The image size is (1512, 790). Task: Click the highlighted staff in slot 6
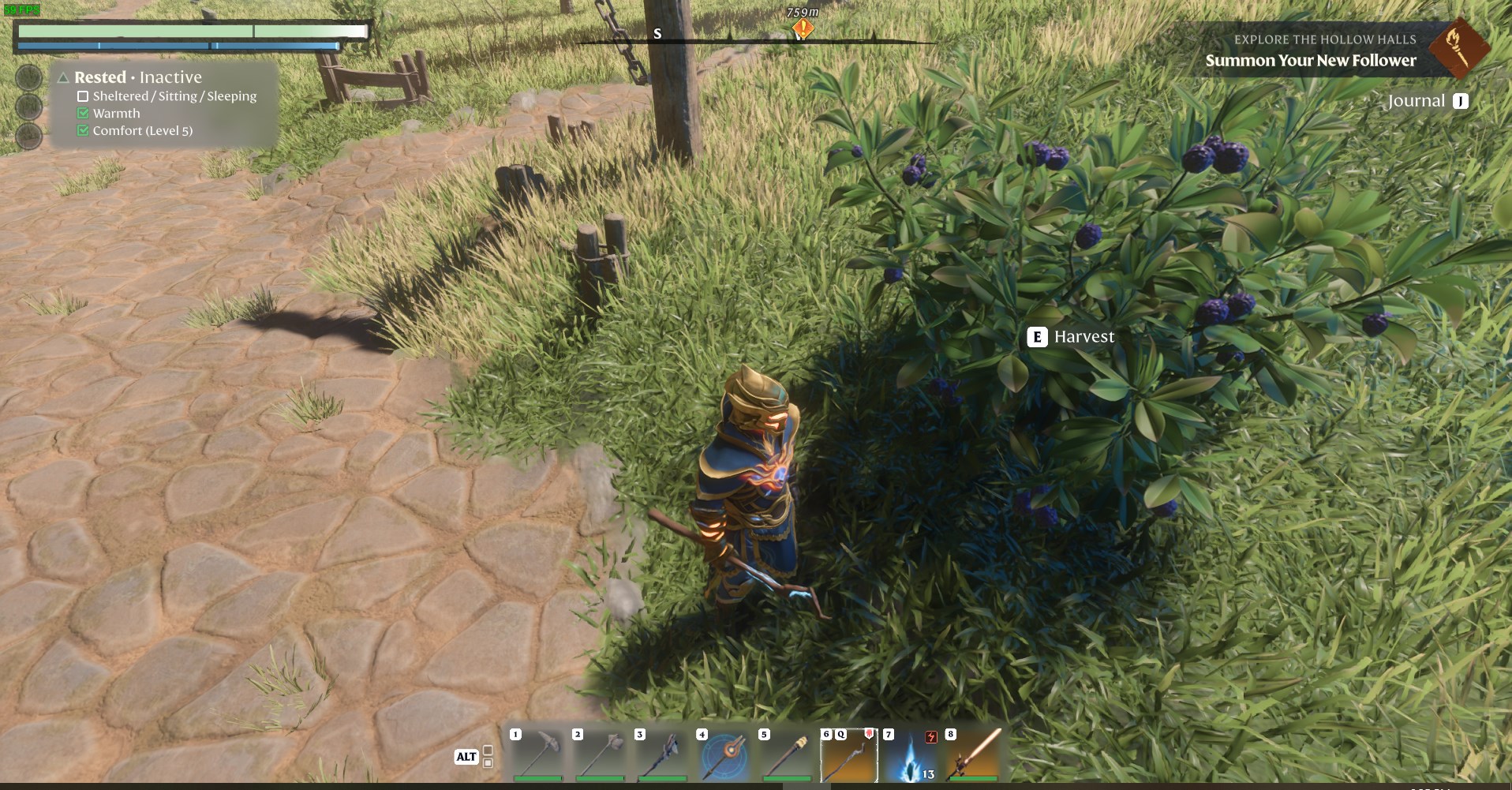849,754
